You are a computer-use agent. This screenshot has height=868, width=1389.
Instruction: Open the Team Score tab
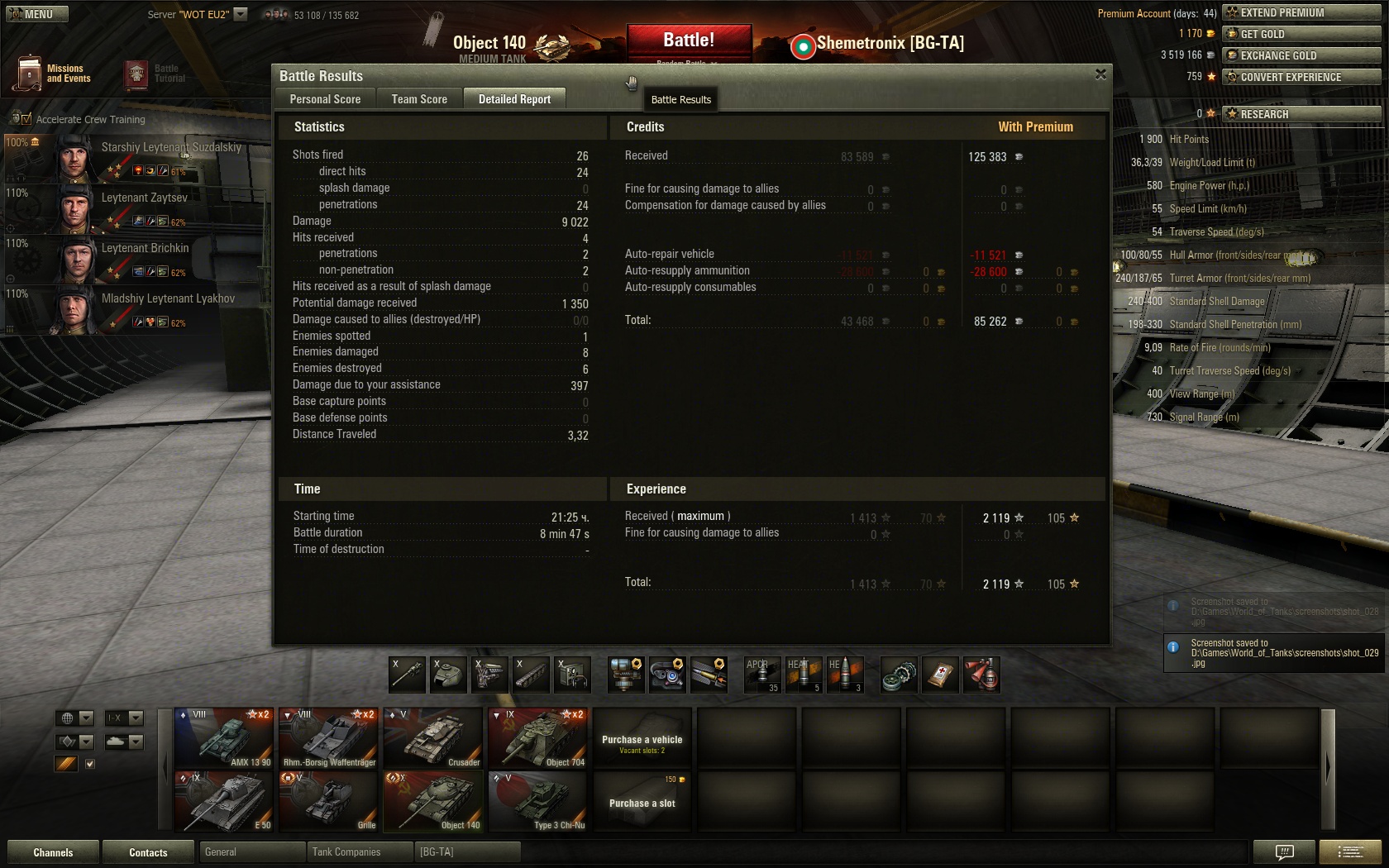(419, 99)
